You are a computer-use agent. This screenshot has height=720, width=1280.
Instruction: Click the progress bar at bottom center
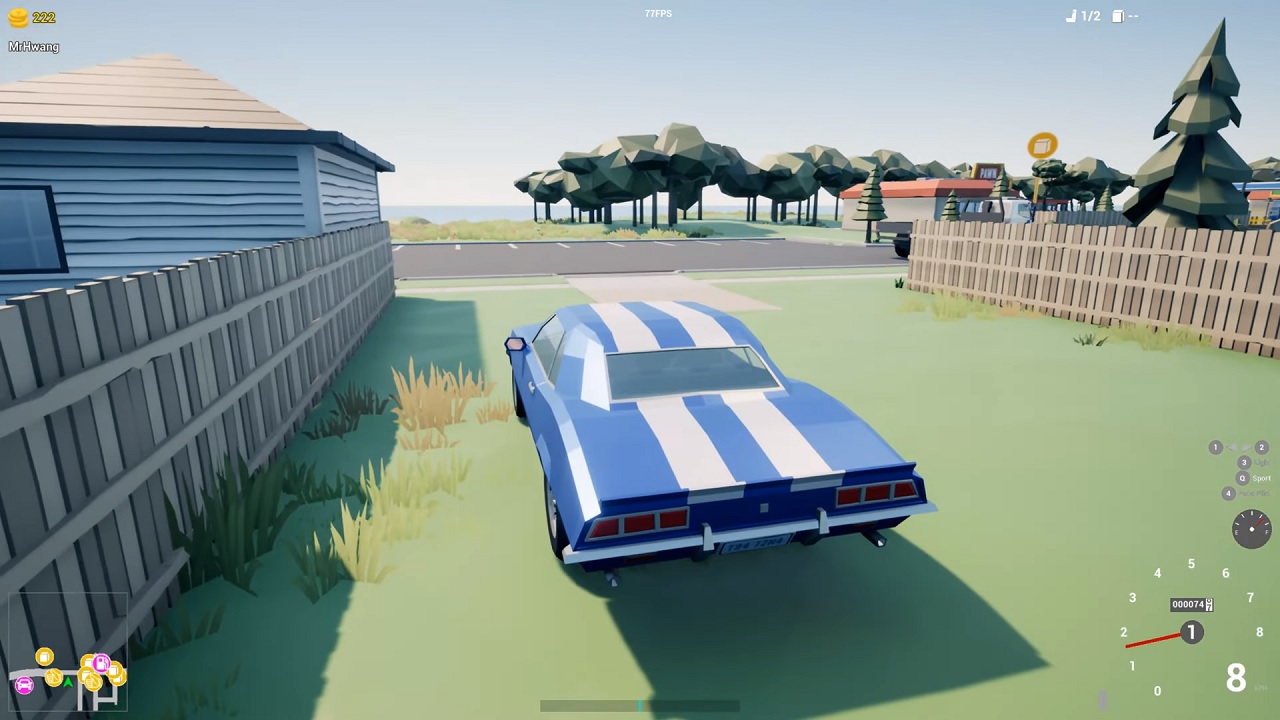click(640, 706)
